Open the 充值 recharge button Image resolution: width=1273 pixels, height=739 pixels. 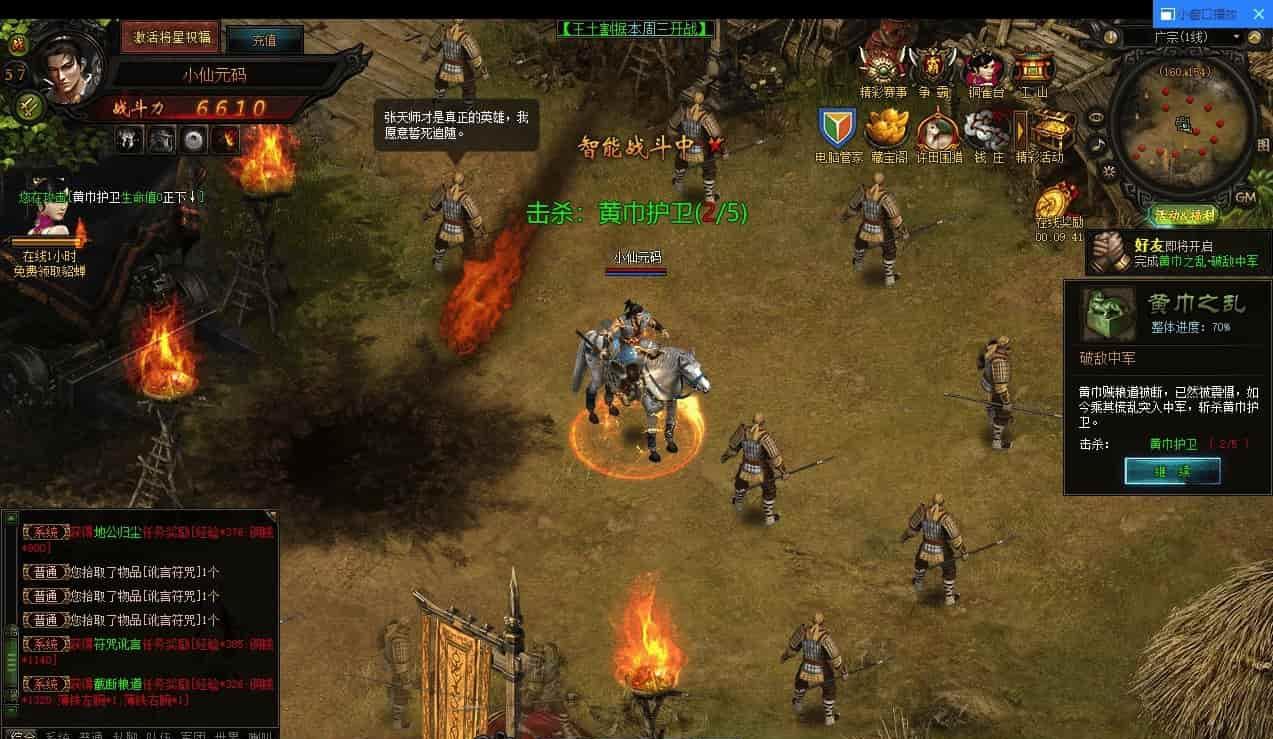pyautogui.click(x=264, y=40)
